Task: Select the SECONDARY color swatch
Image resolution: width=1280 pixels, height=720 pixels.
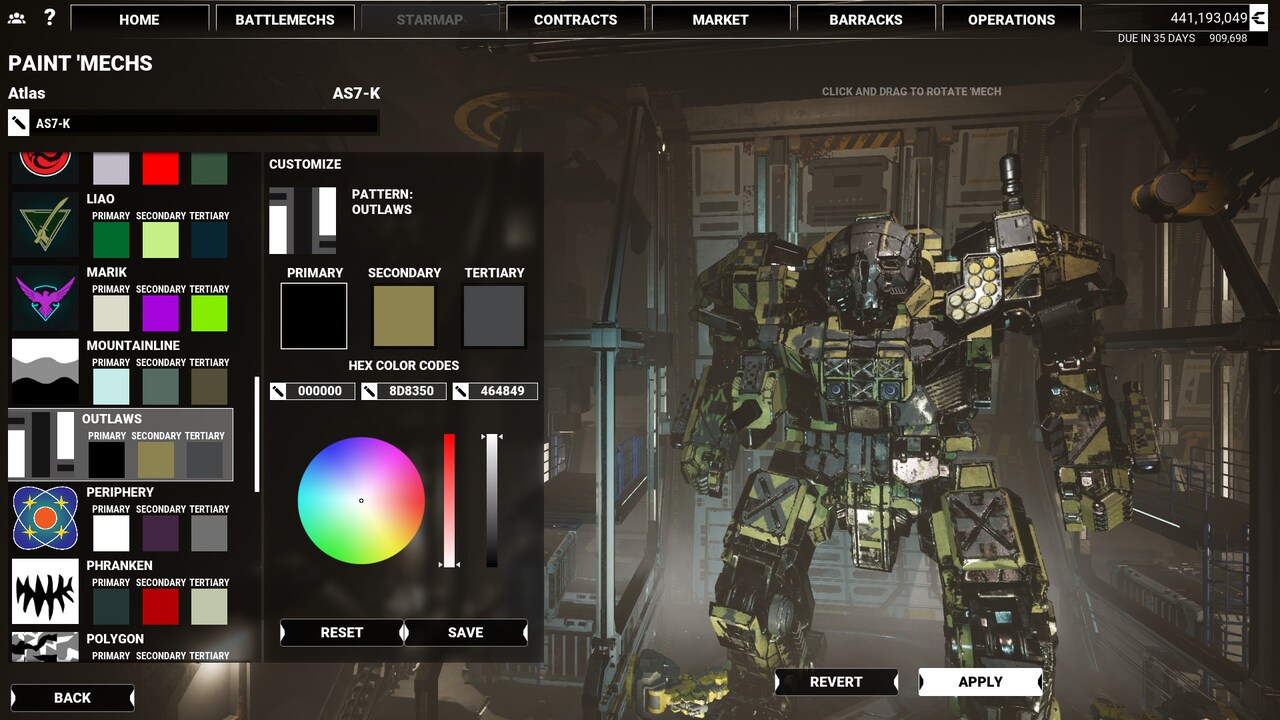Action: coord(403,315)
